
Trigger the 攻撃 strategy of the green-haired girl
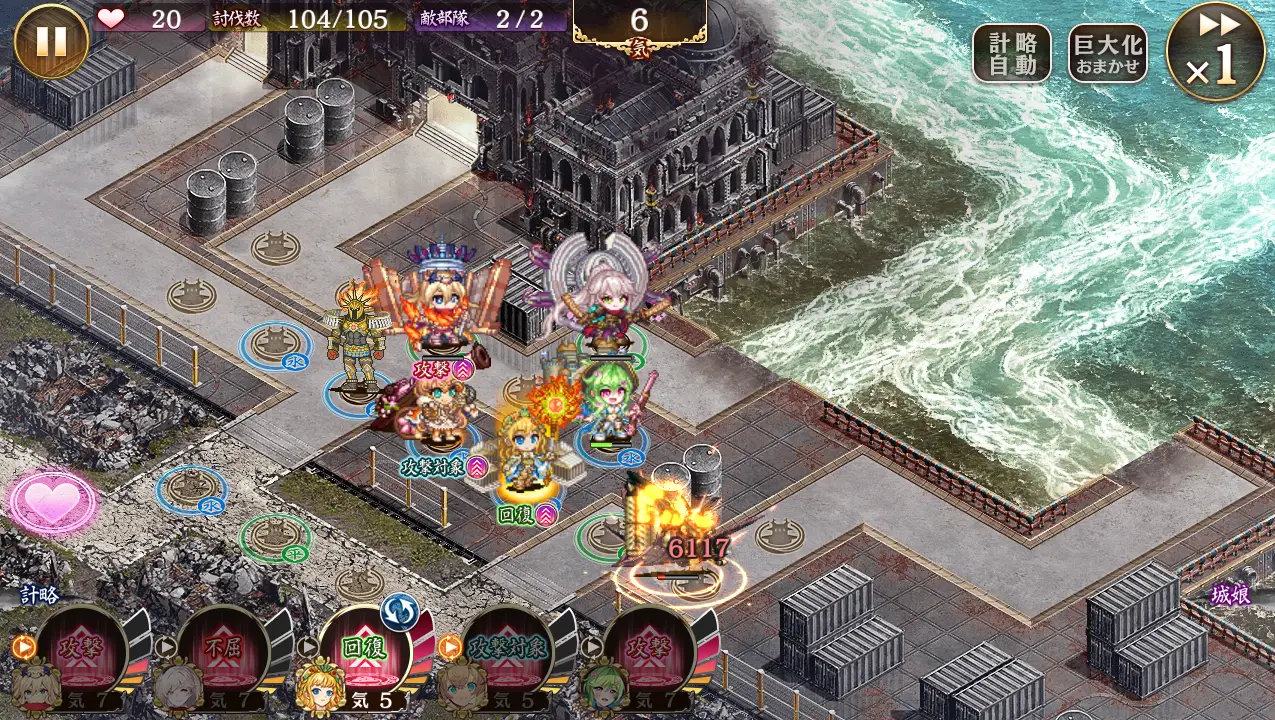(649, 648)
